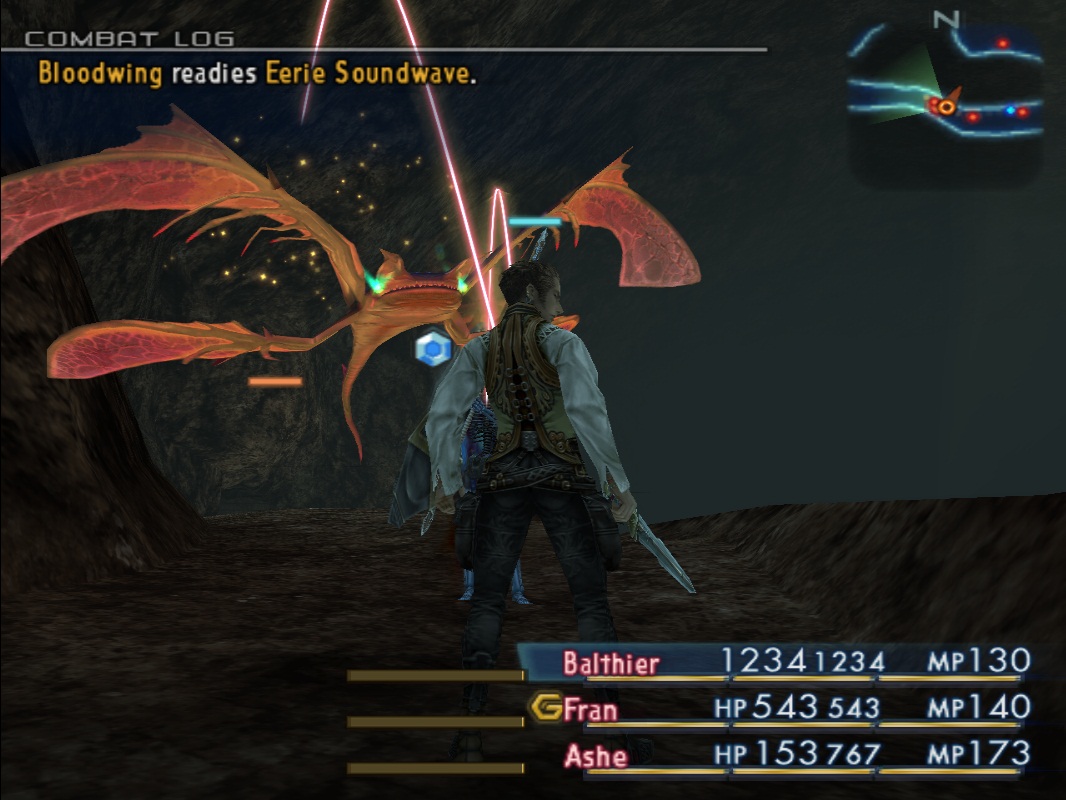Select Ashe in the party list

pos(596,755)
